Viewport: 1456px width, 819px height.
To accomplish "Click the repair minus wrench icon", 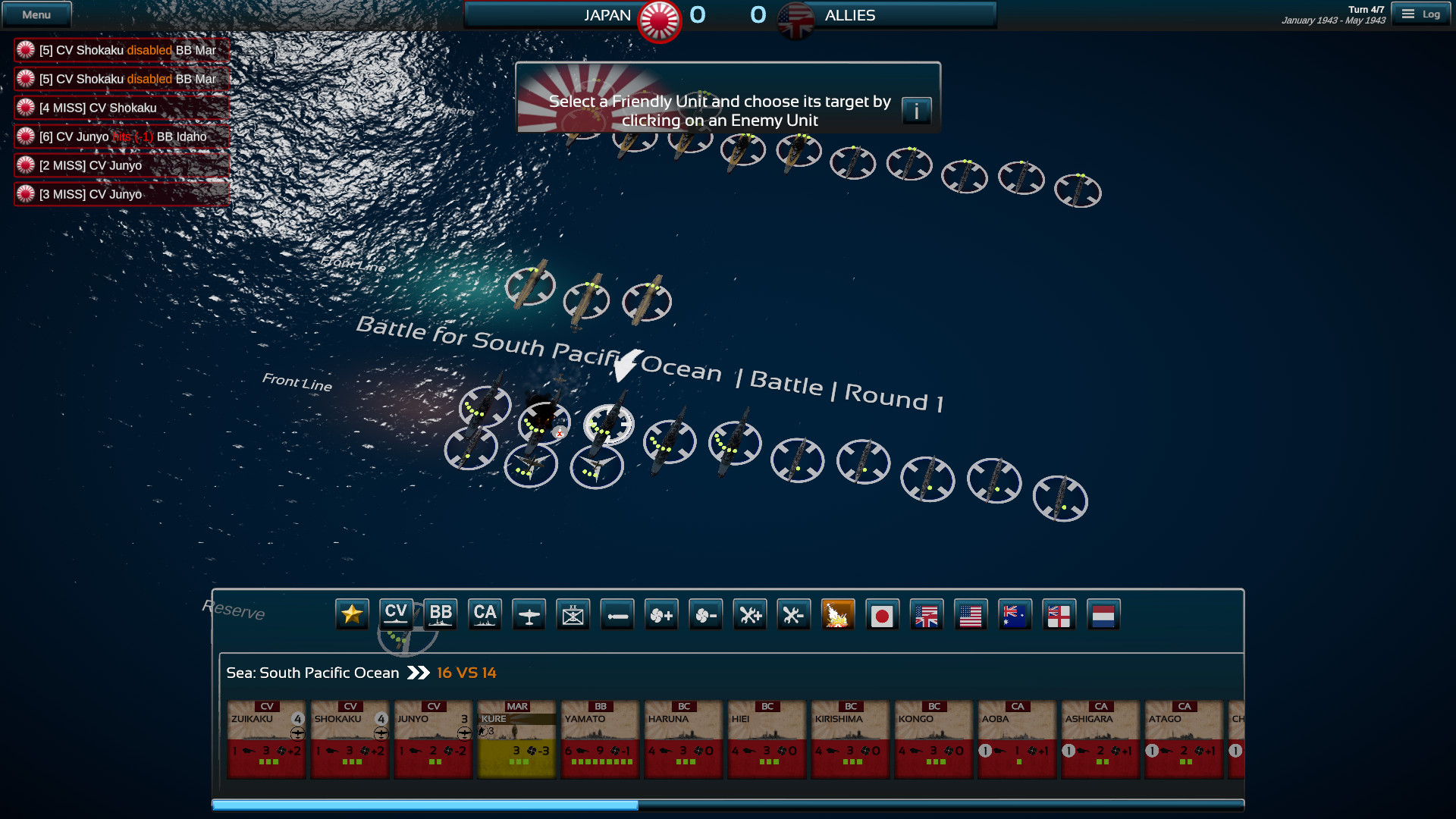I will coord(794,614).
